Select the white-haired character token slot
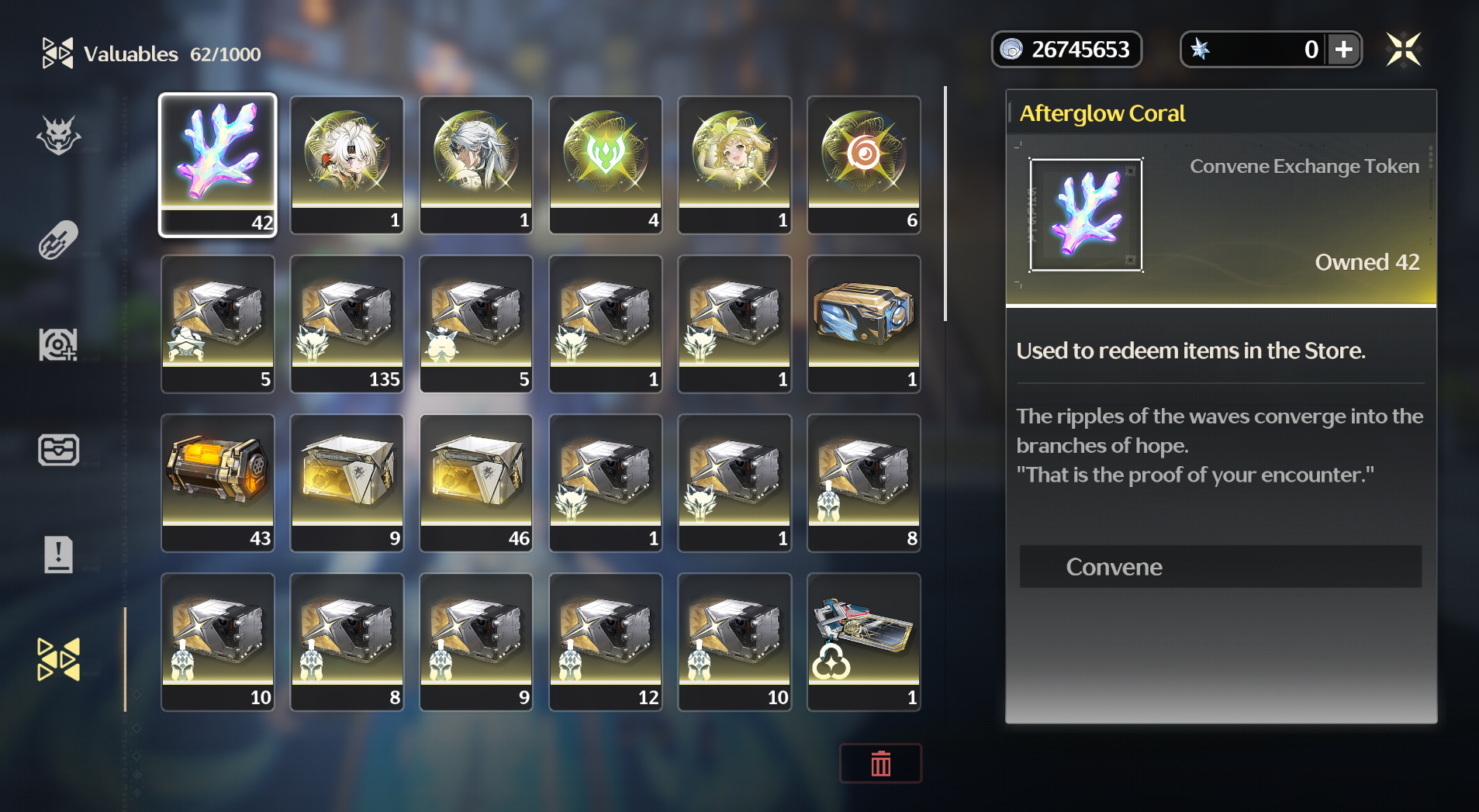The image size is (1479, 812). [347, 164]
